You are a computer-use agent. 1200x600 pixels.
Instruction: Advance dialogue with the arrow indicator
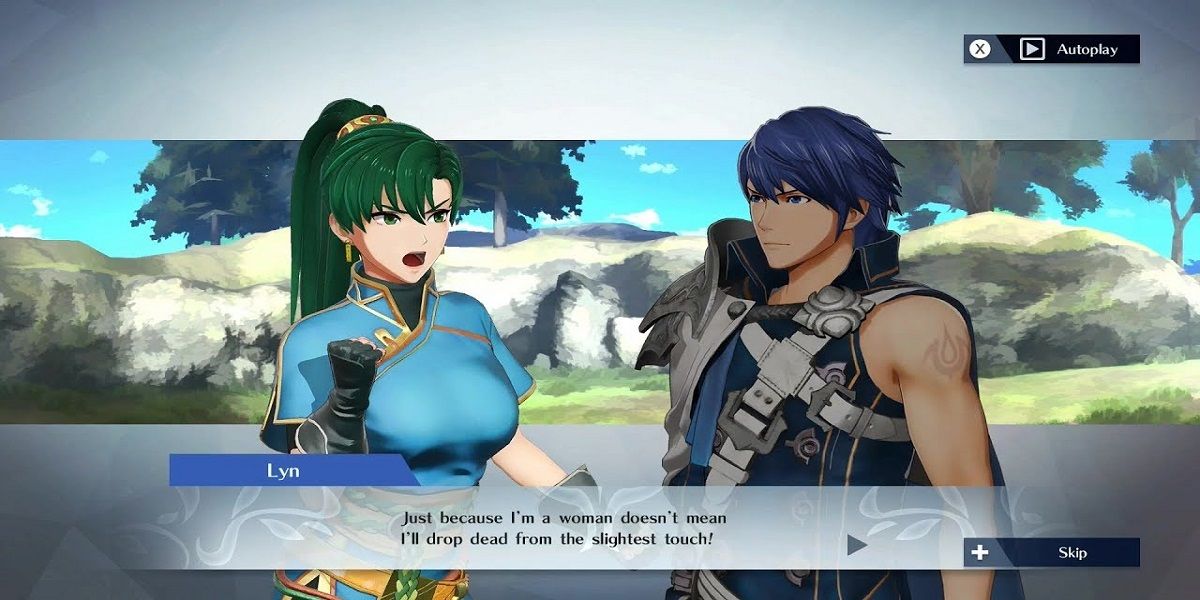click(857, 545)
